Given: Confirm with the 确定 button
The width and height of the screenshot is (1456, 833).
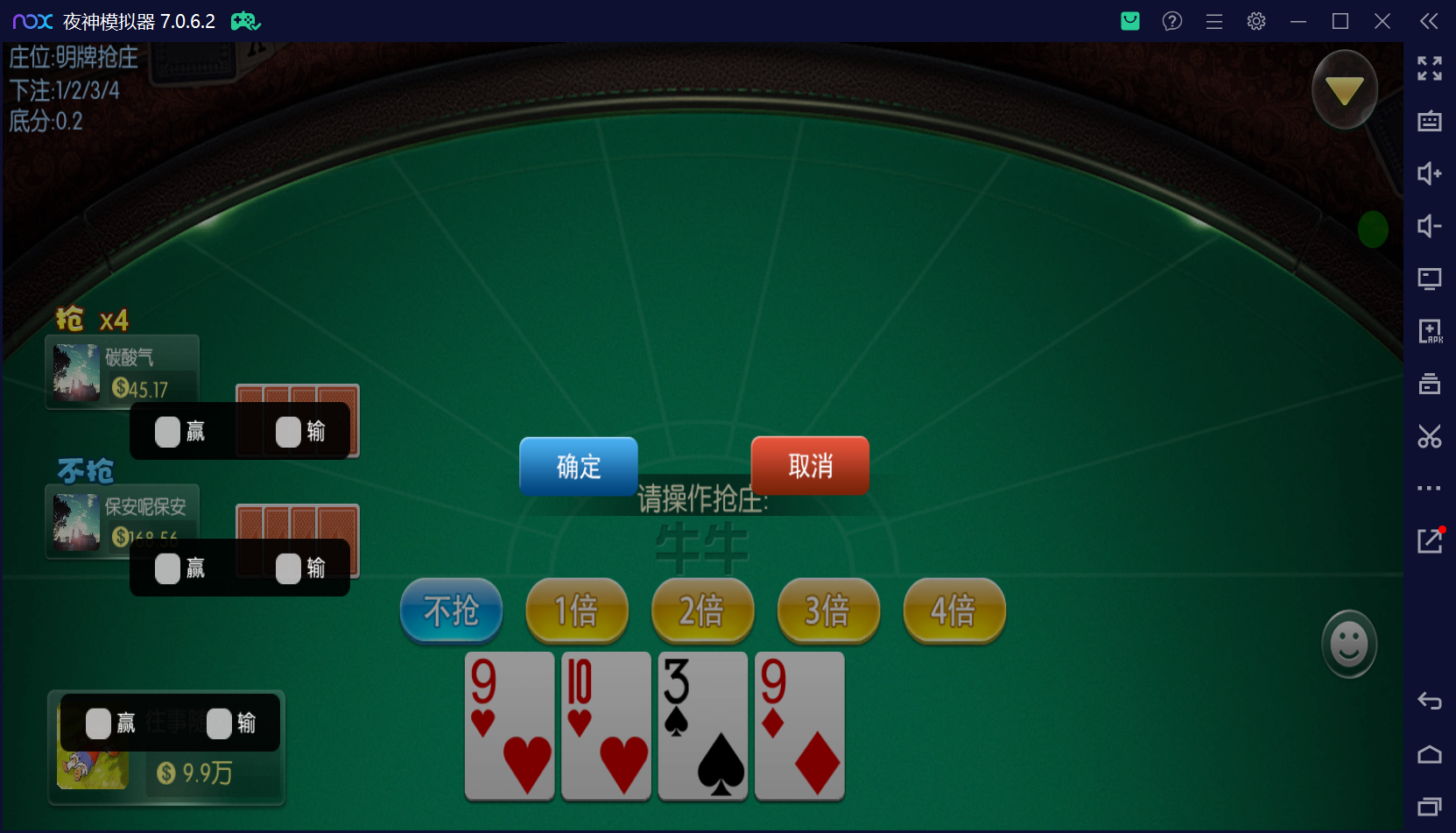Looking at the screenshot, I should pos(578,466).
